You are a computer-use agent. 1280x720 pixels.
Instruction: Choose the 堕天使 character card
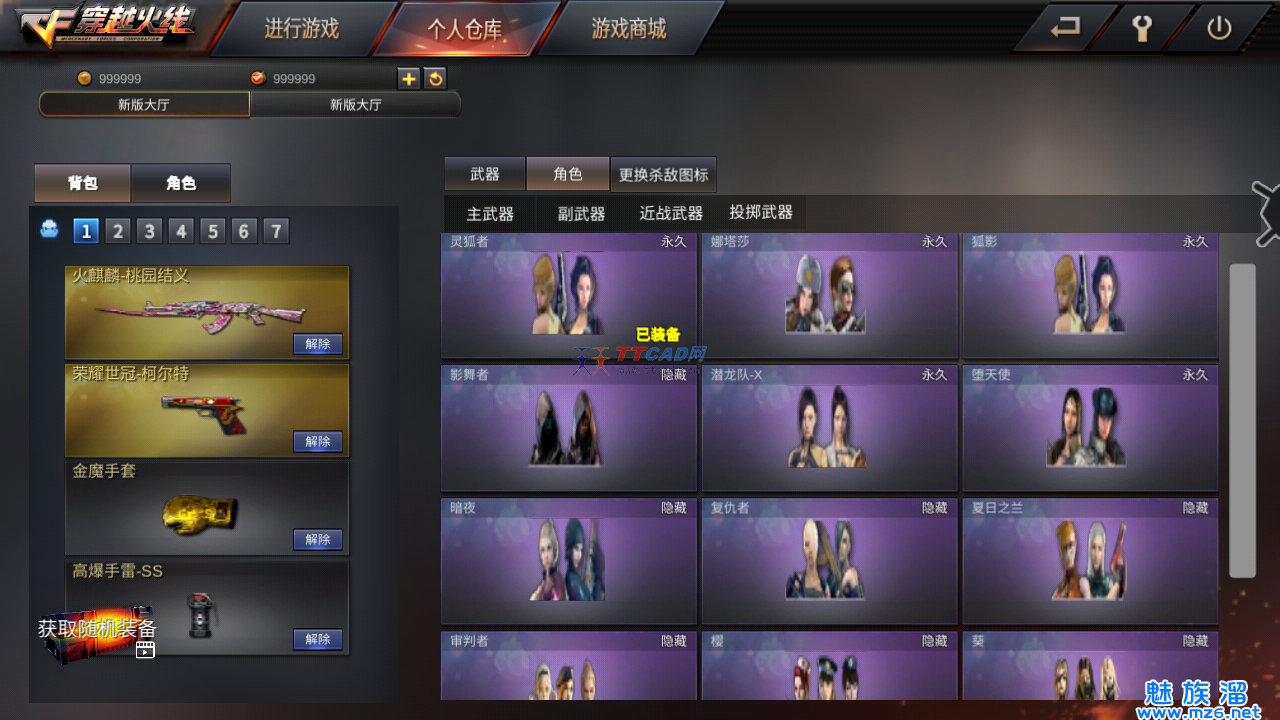(x=1090, y=429)
